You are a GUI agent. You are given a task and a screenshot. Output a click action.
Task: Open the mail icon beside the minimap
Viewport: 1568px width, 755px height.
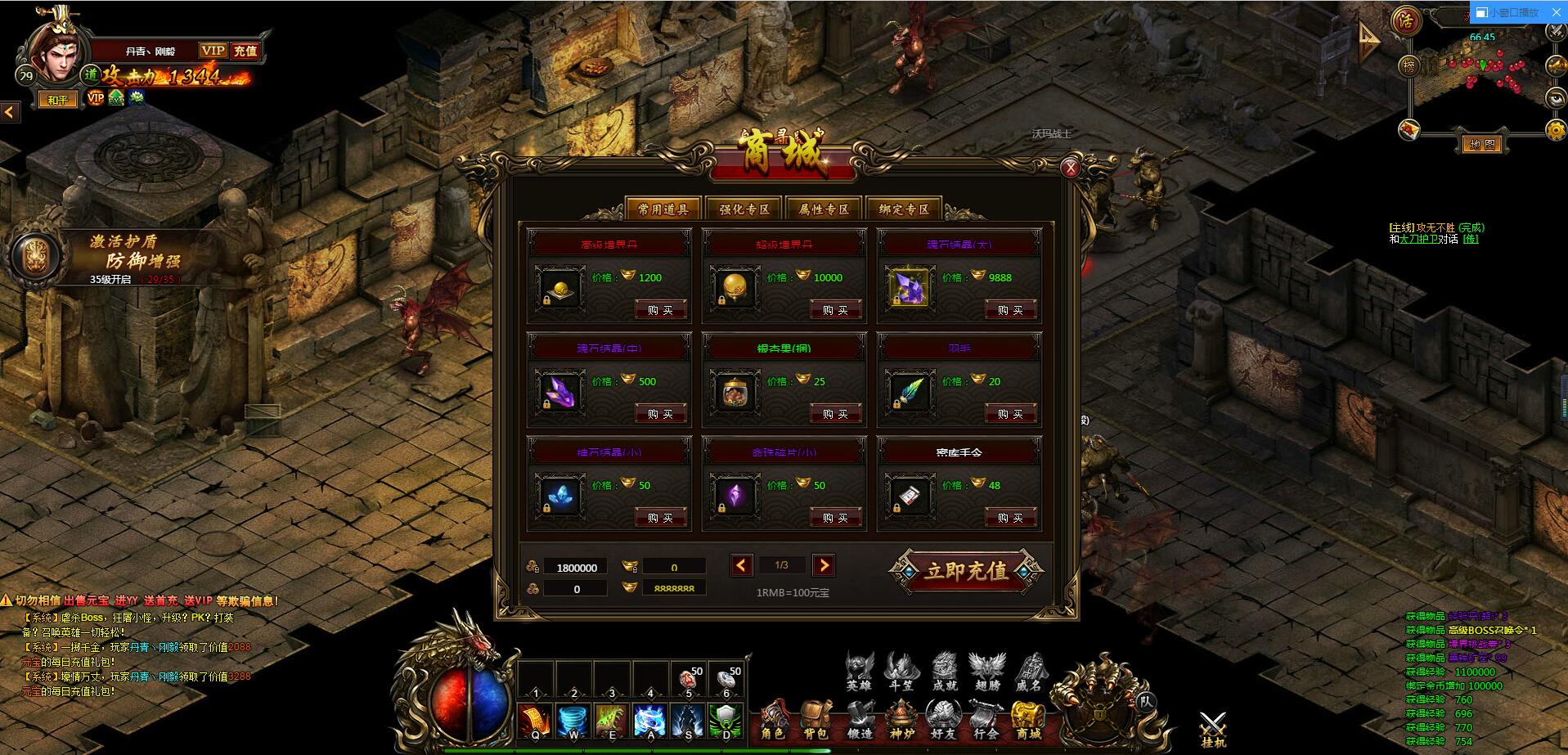[x=1409, y=130]
